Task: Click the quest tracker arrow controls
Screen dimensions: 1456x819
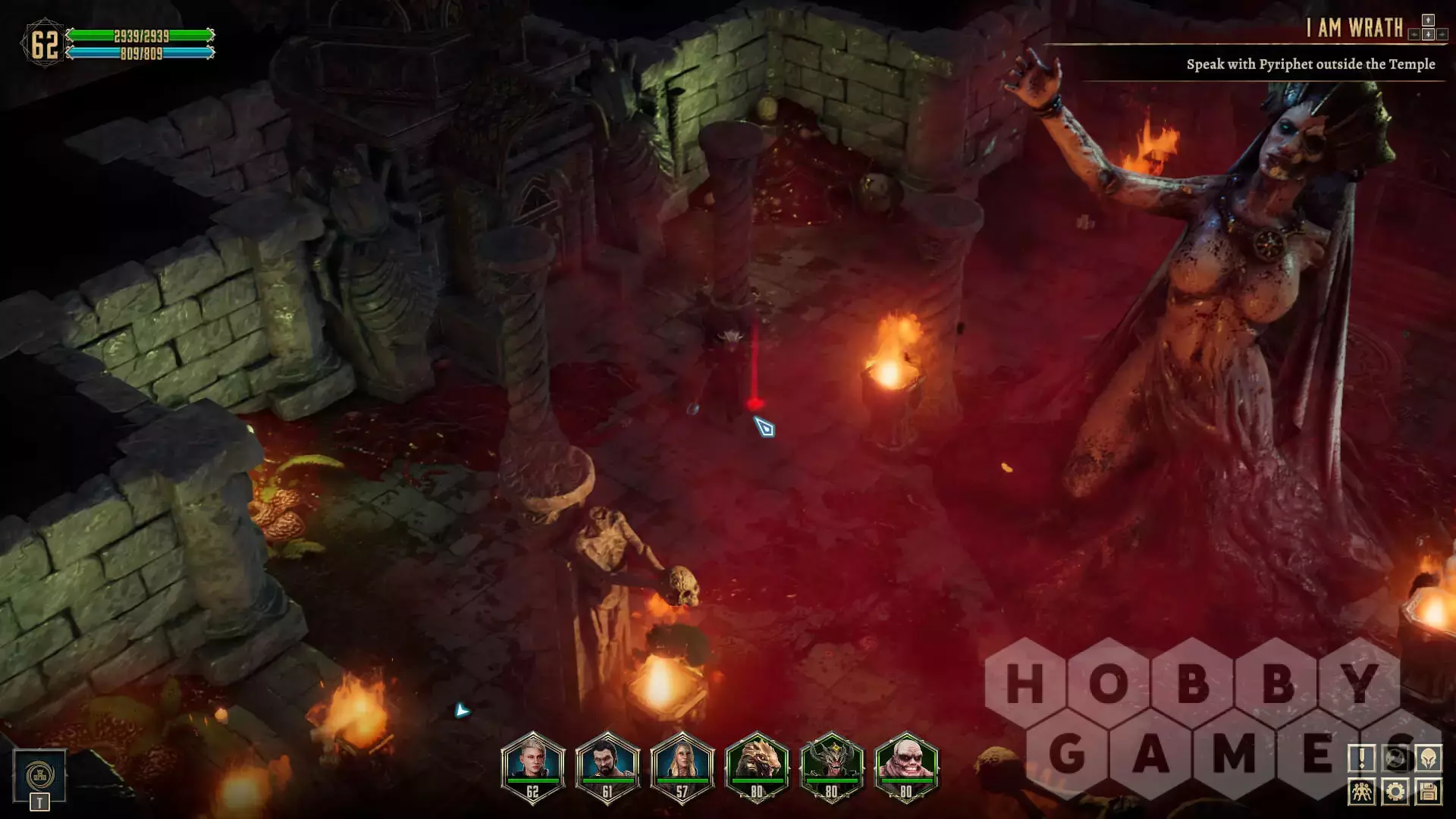Action: click(1428, 28)
